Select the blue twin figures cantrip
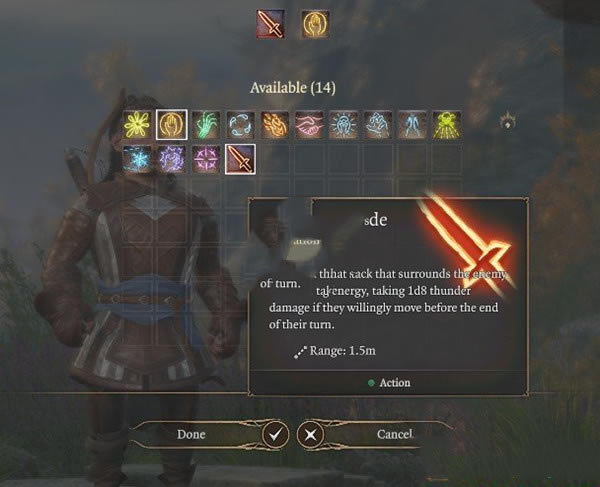Viewport: 600px width, 487px height. coord(411,124)
